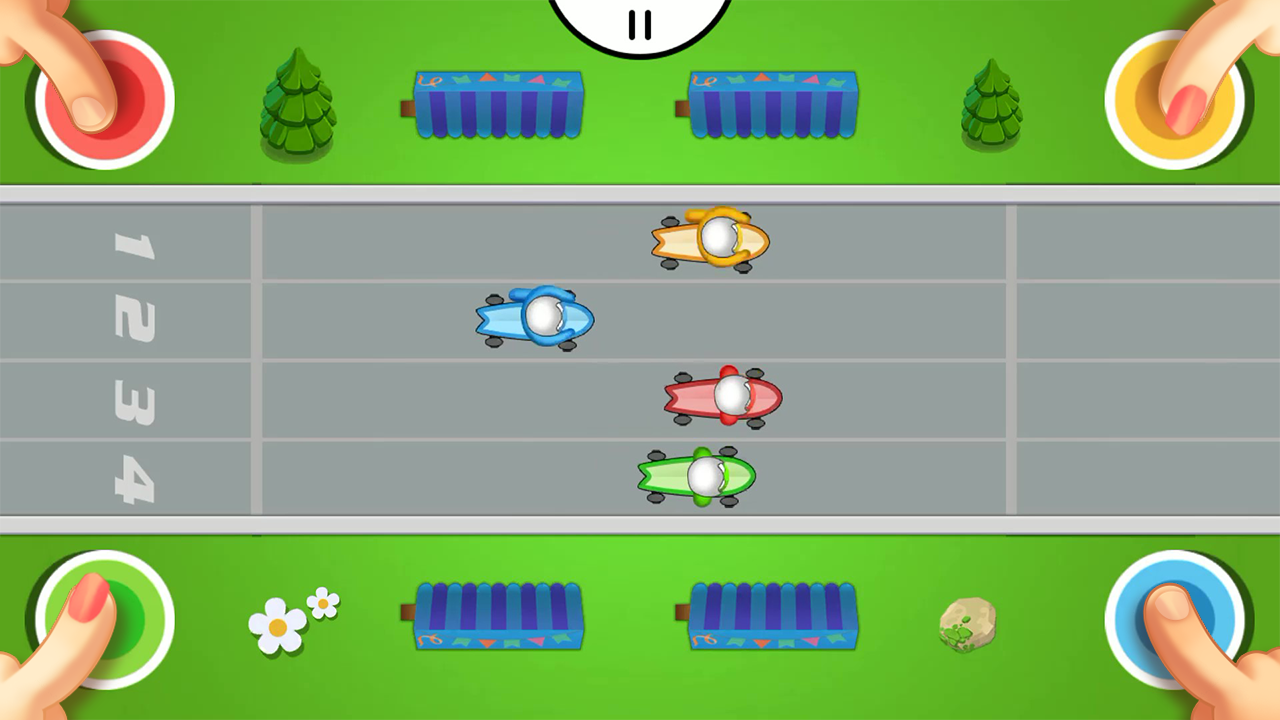This screenshot has height=720, width=1280.
Task: Select the red race car
Action: tap(722, 398)
